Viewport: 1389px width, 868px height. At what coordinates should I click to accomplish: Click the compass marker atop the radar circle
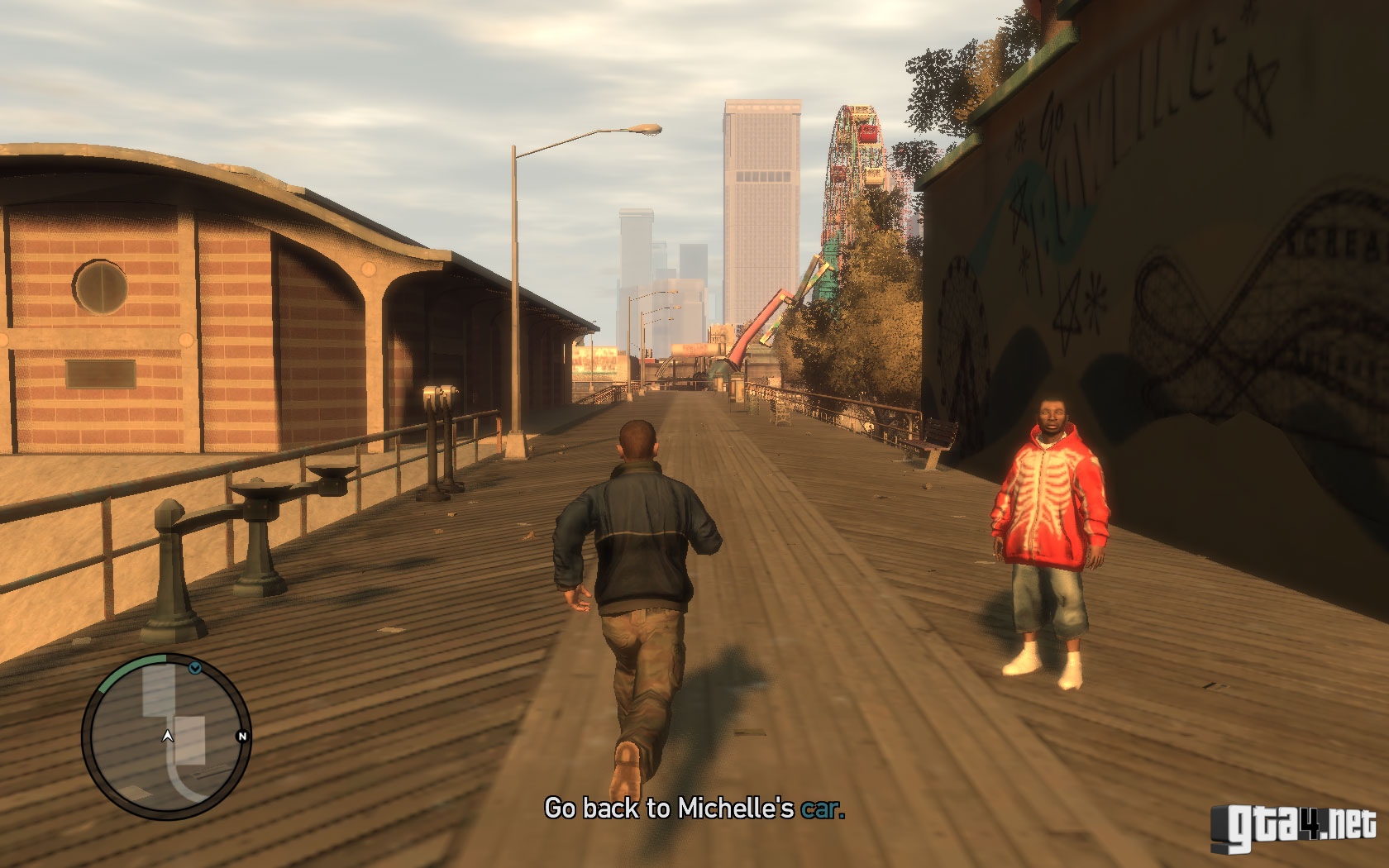coord(194,668)
